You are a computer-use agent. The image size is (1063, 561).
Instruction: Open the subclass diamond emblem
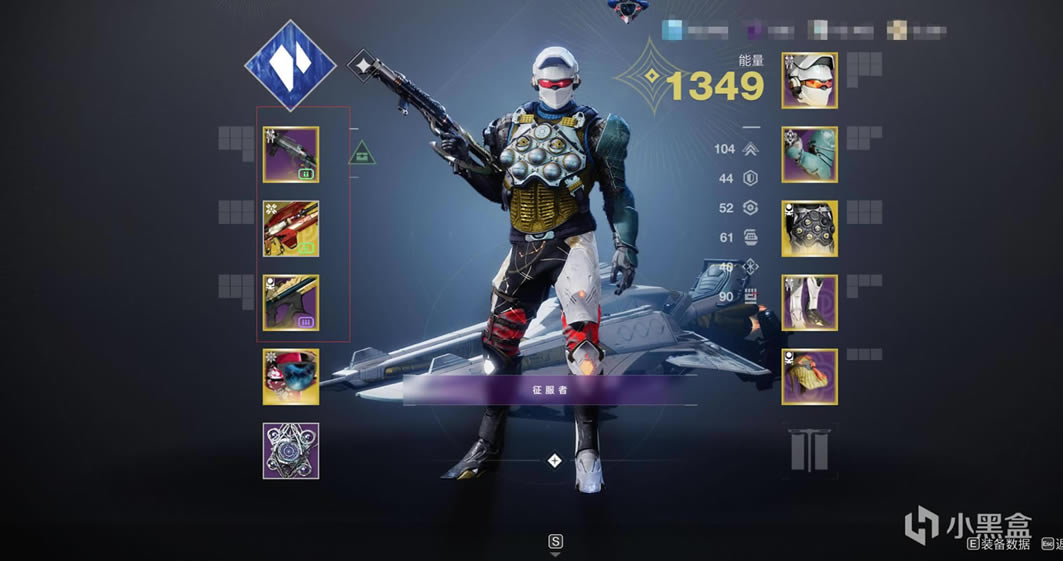coord(289,66)
